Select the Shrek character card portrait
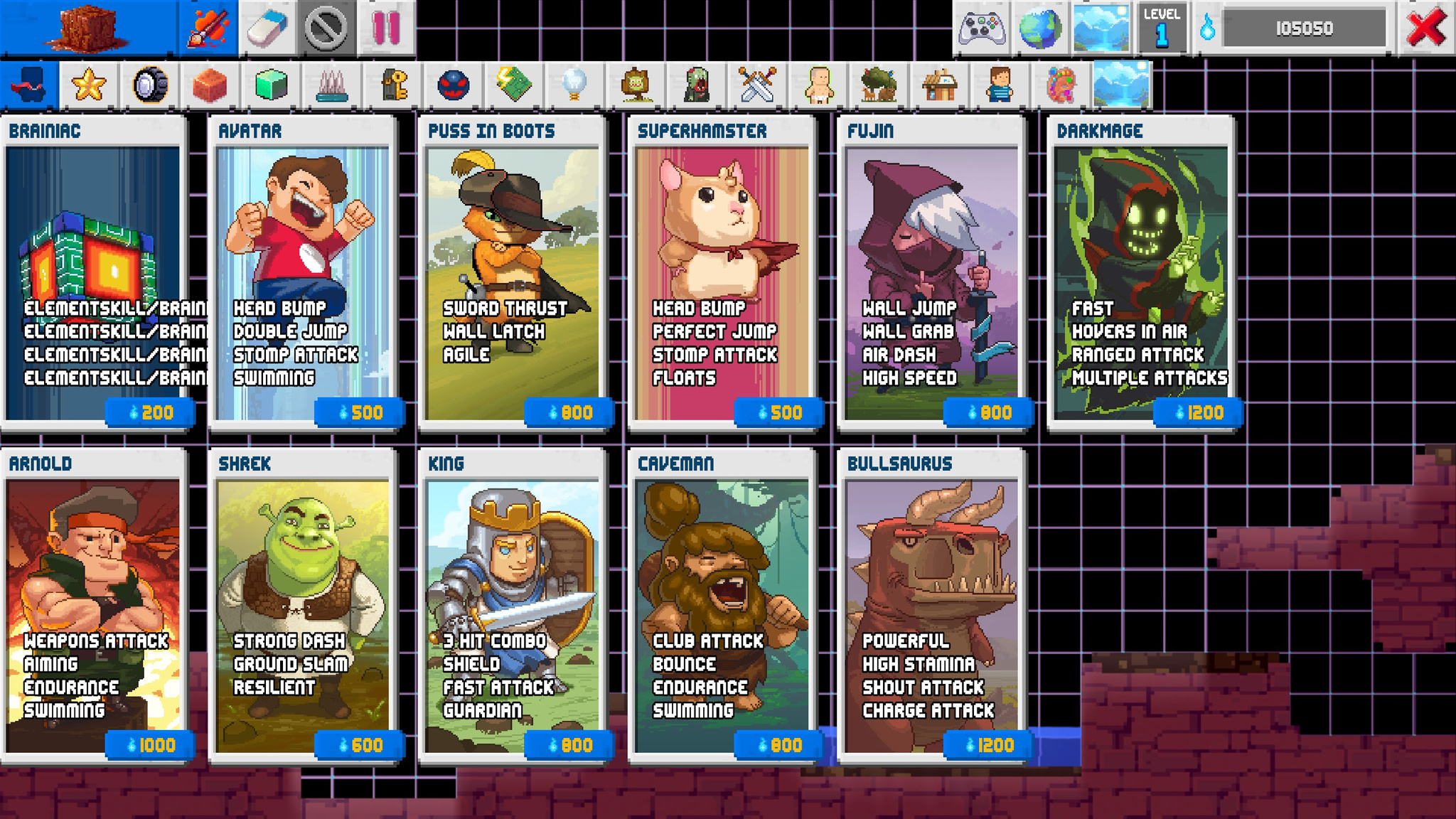The width and height of the screenshot is (1456, 819). tap(302, 569)
